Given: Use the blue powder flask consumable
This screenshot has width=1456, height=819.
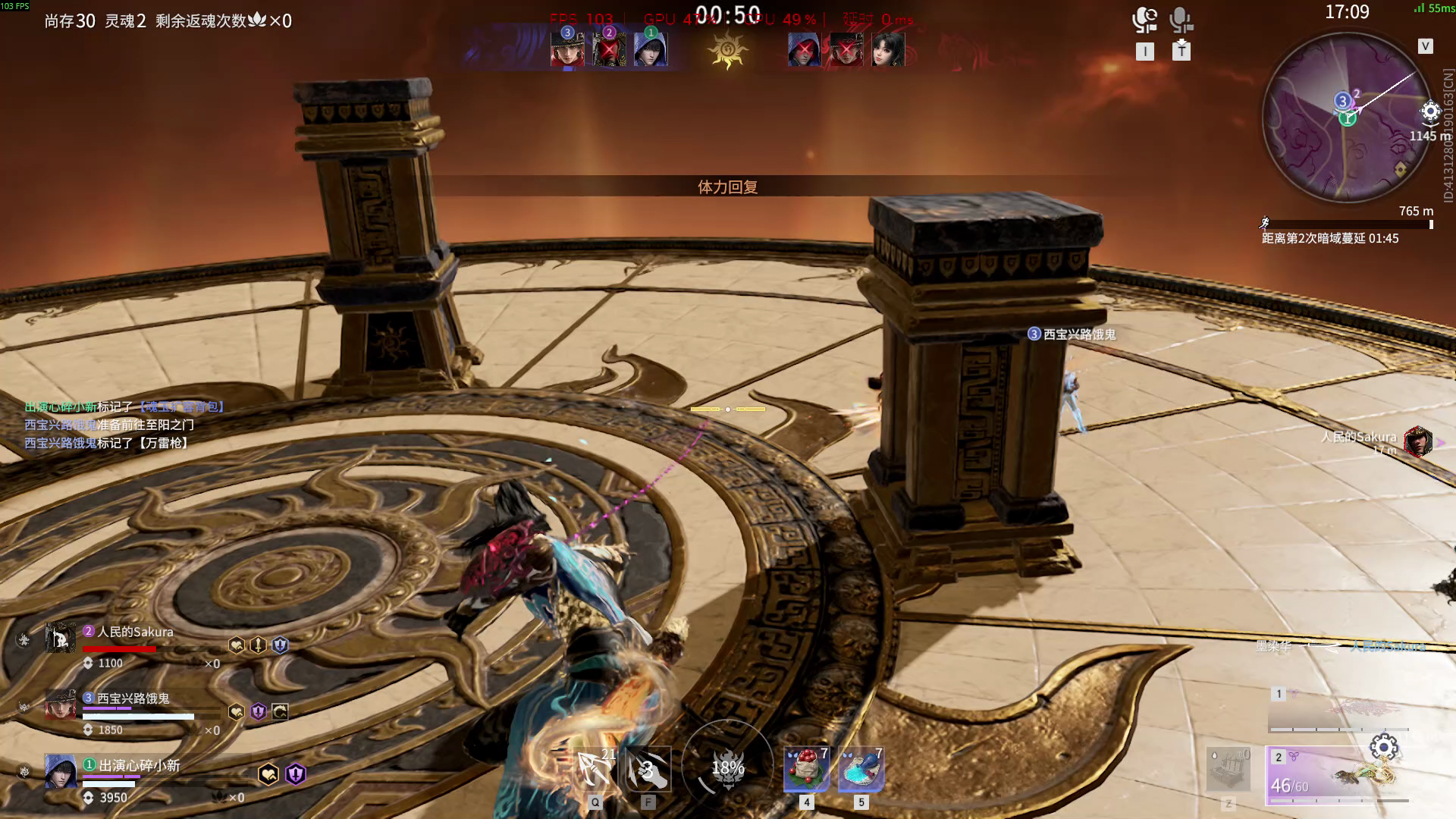Looking at the screenshot, I should coord(861,769).
